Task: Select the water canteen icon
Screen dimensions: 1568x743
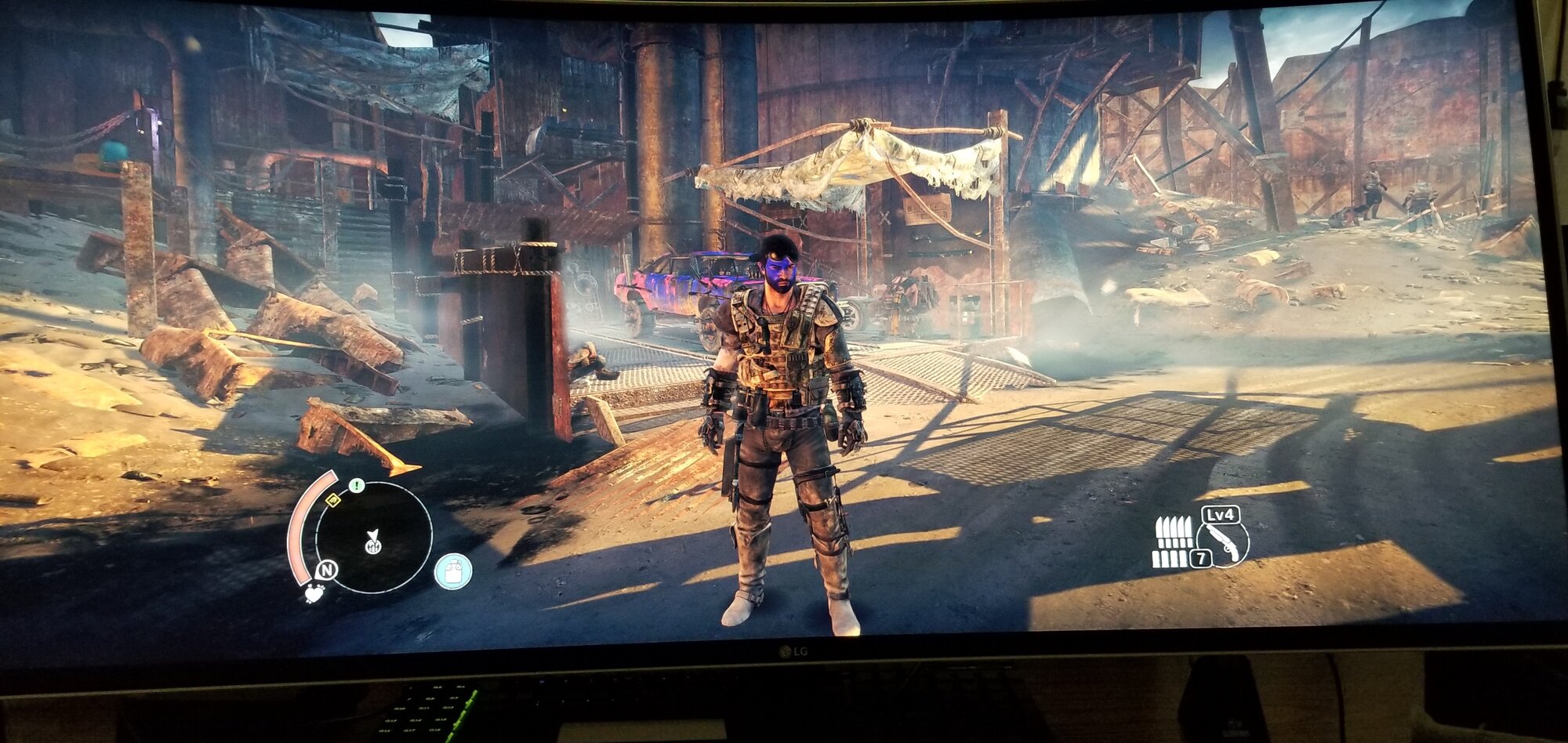Action: coord(453,571)
